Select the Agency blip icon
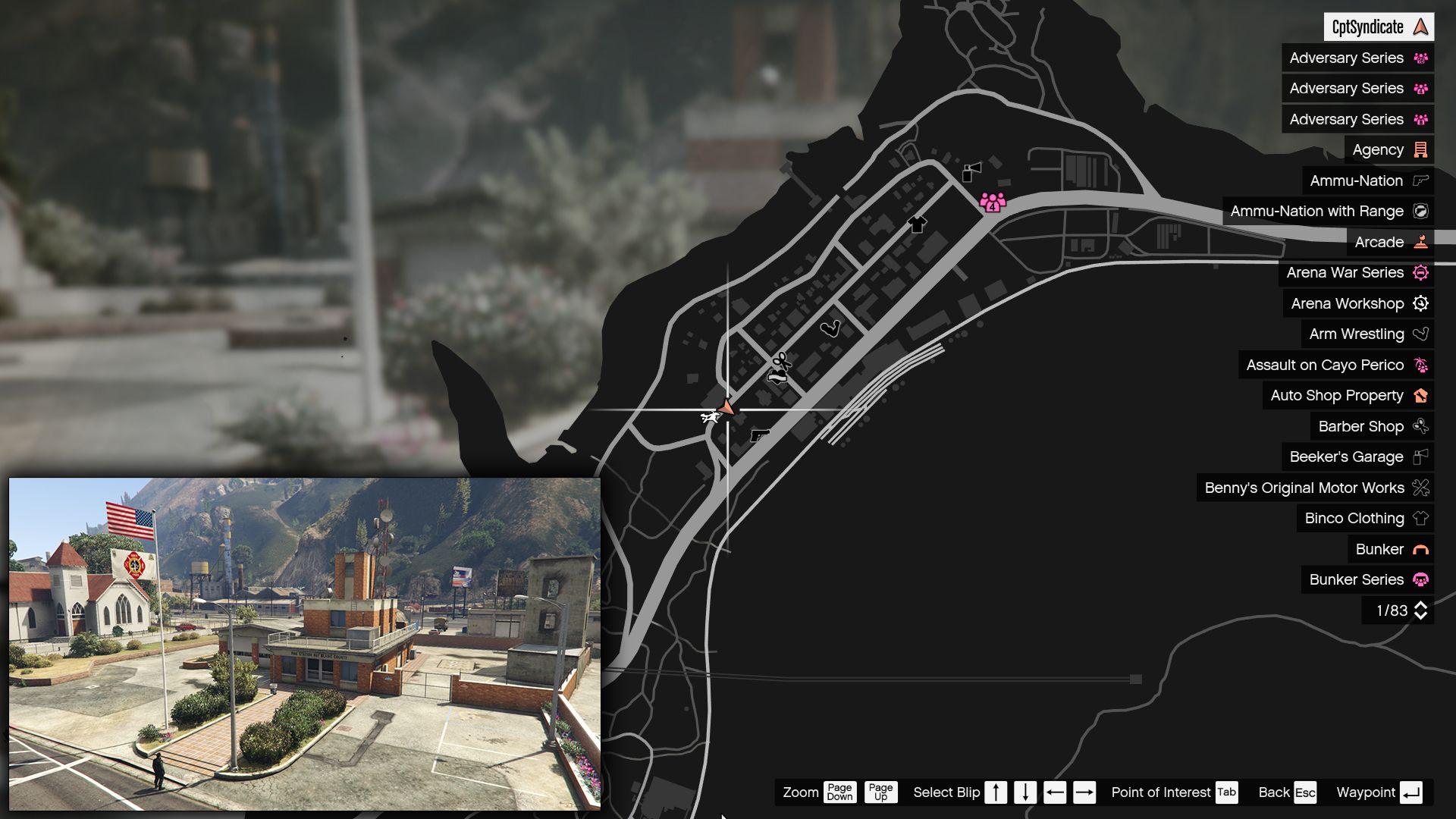The width and height of the screenshot is (1456, 819). pyautogui.click(x=1420, y=149)
